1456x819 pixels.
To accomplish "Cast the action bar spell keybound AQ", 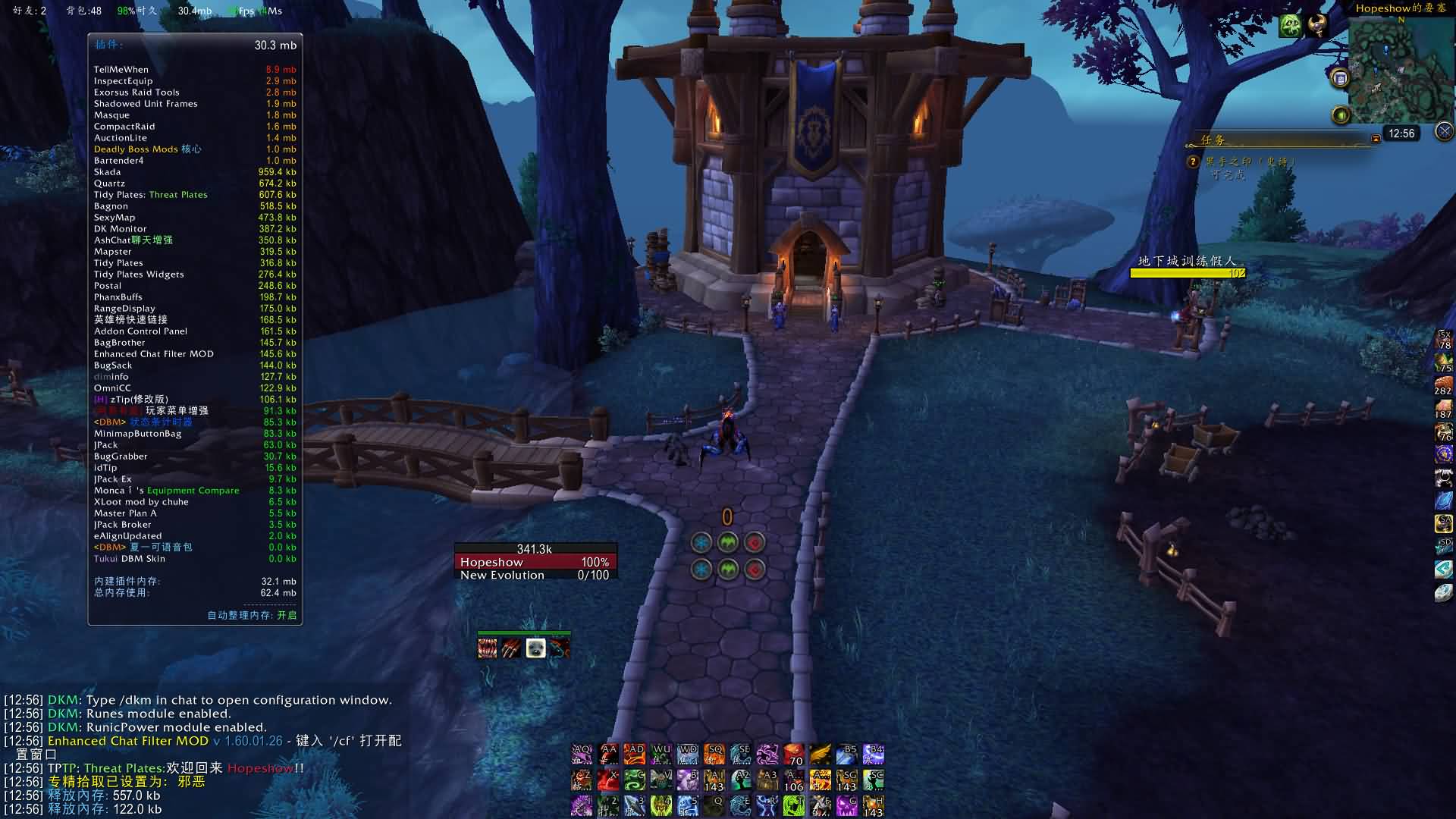I will tap(582, 755).
